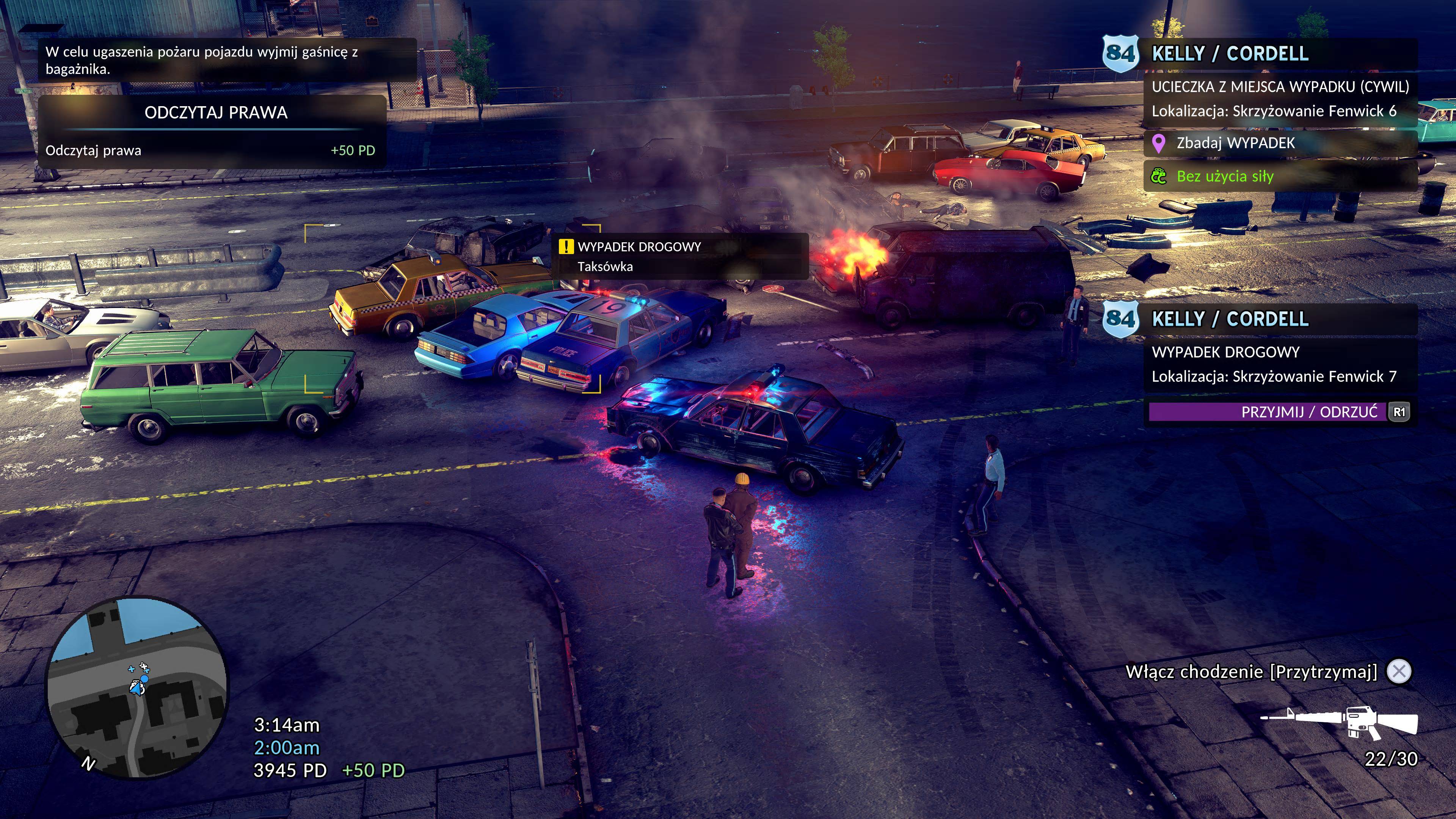The image size is (1456, 819).
Task: Select the ODCZYTAJ PRAWA panel header
Action: (x=215, y=113)
